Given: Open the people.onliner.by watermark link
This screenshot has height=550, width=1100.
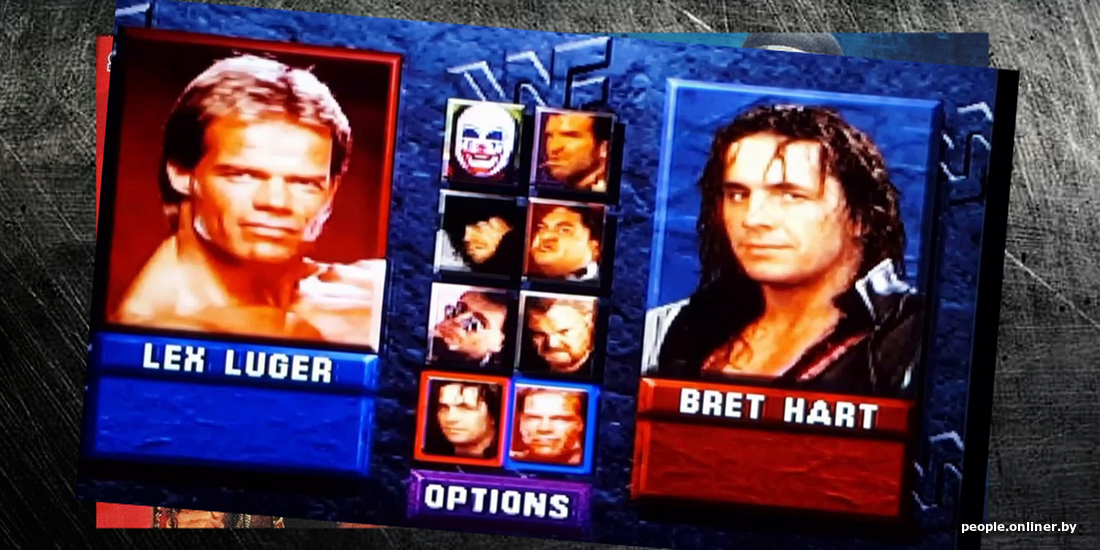Looking at the screenshot, I should click(1019, 527).
